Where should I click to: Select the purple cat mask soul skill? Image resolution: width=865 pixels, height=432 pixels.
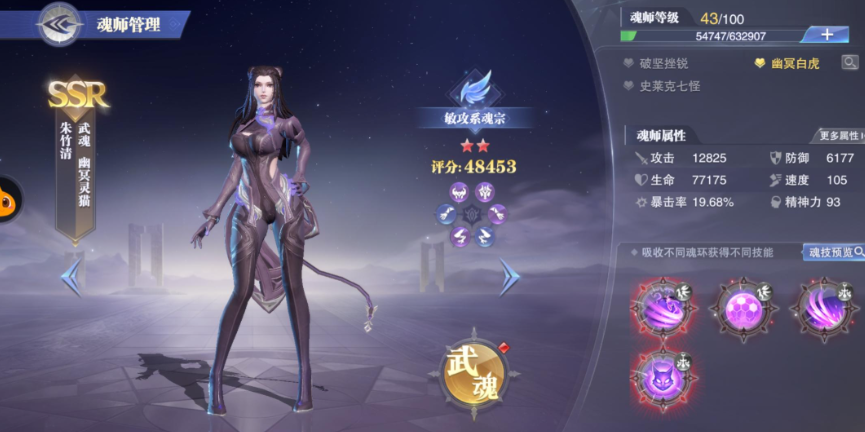(x=662, y=378)
